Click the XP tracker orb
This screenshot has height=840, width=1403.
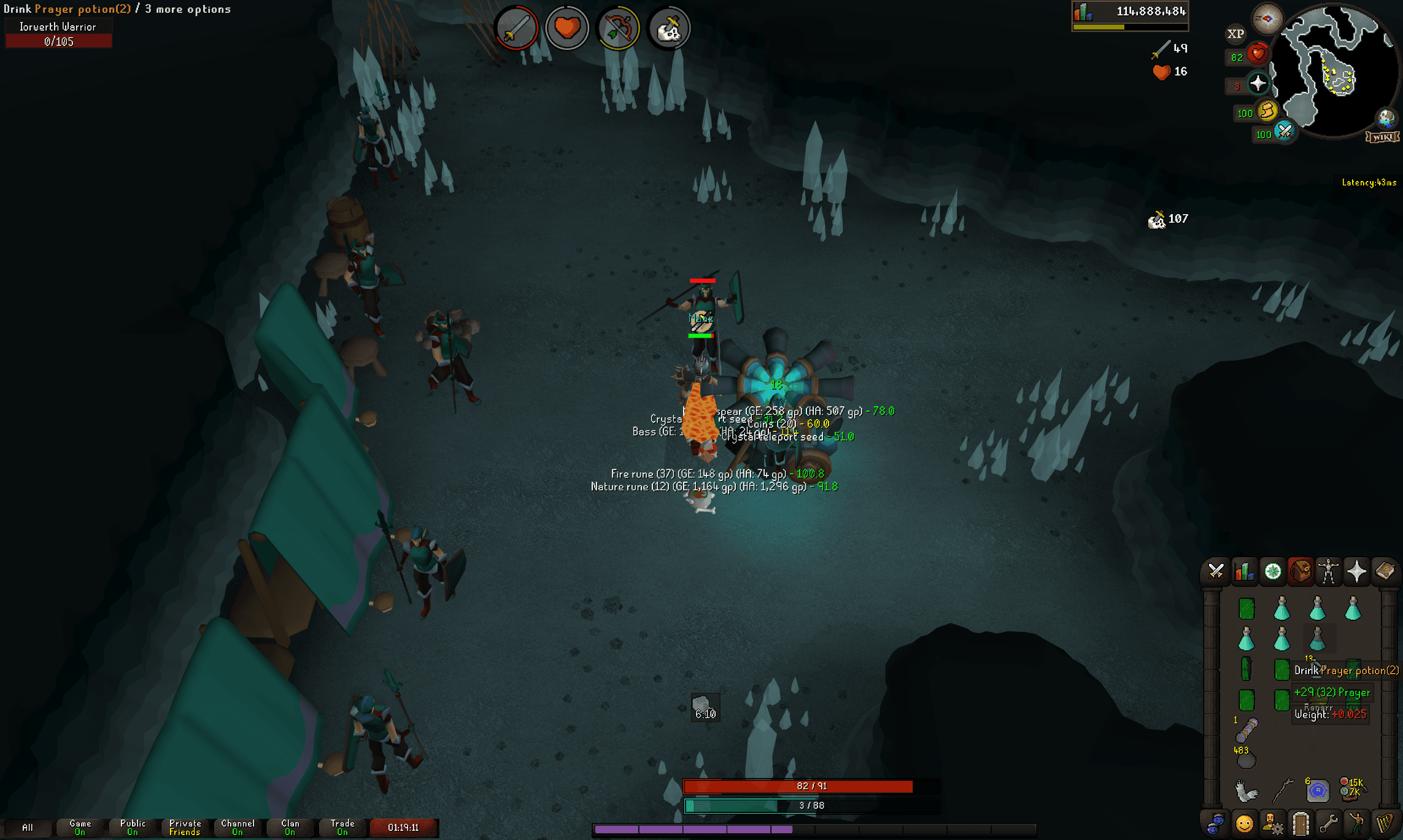[x=1235, y=34]
